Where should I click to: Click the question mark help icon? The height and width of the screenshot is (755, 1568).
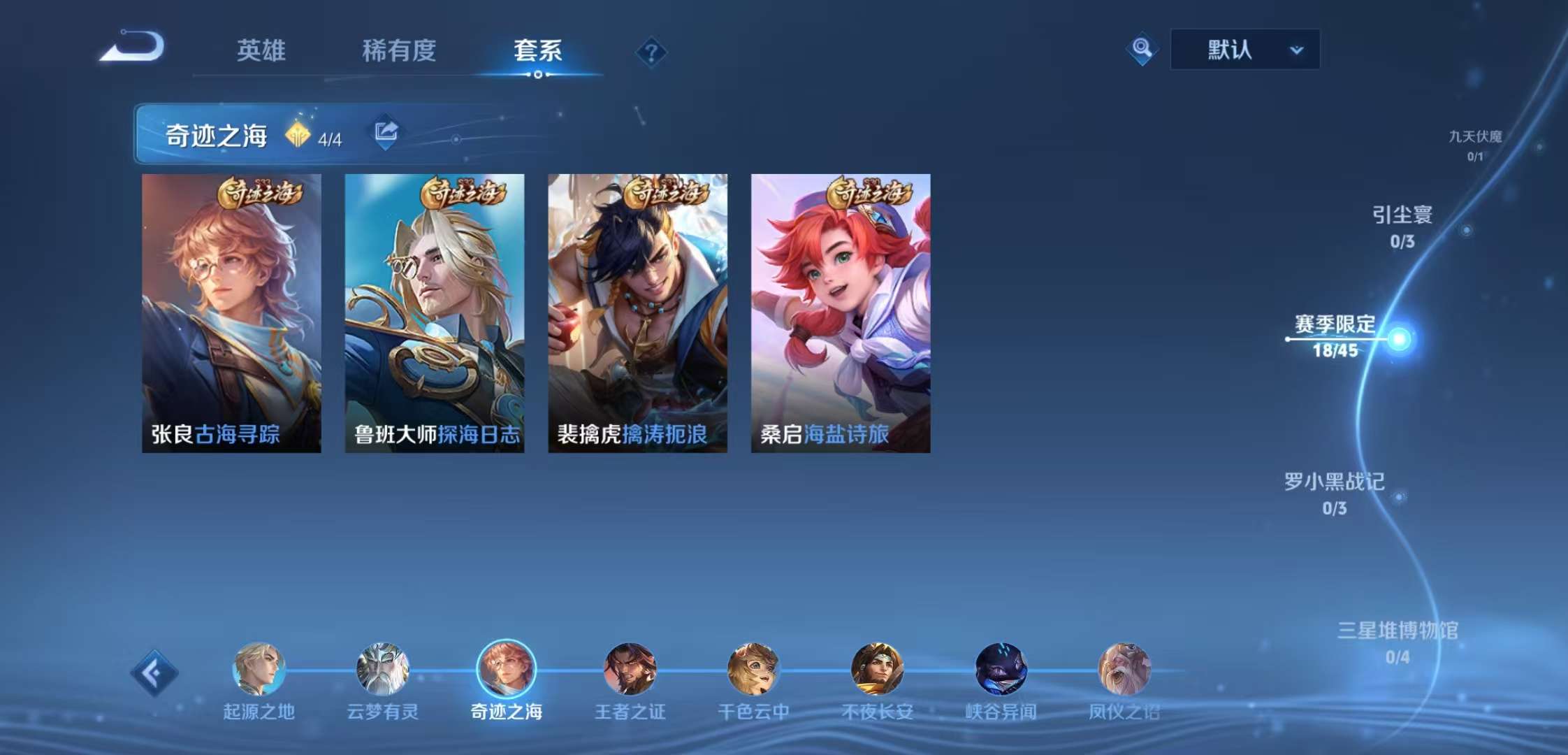click(651, 51)
